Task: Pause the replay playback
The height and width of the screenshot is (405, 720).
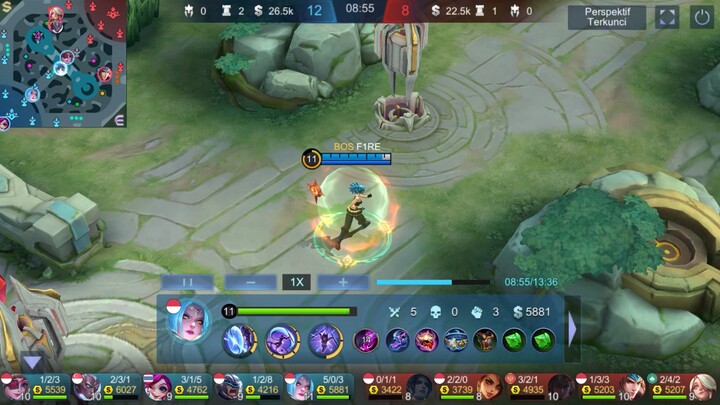Action: (x=187, y=282)
